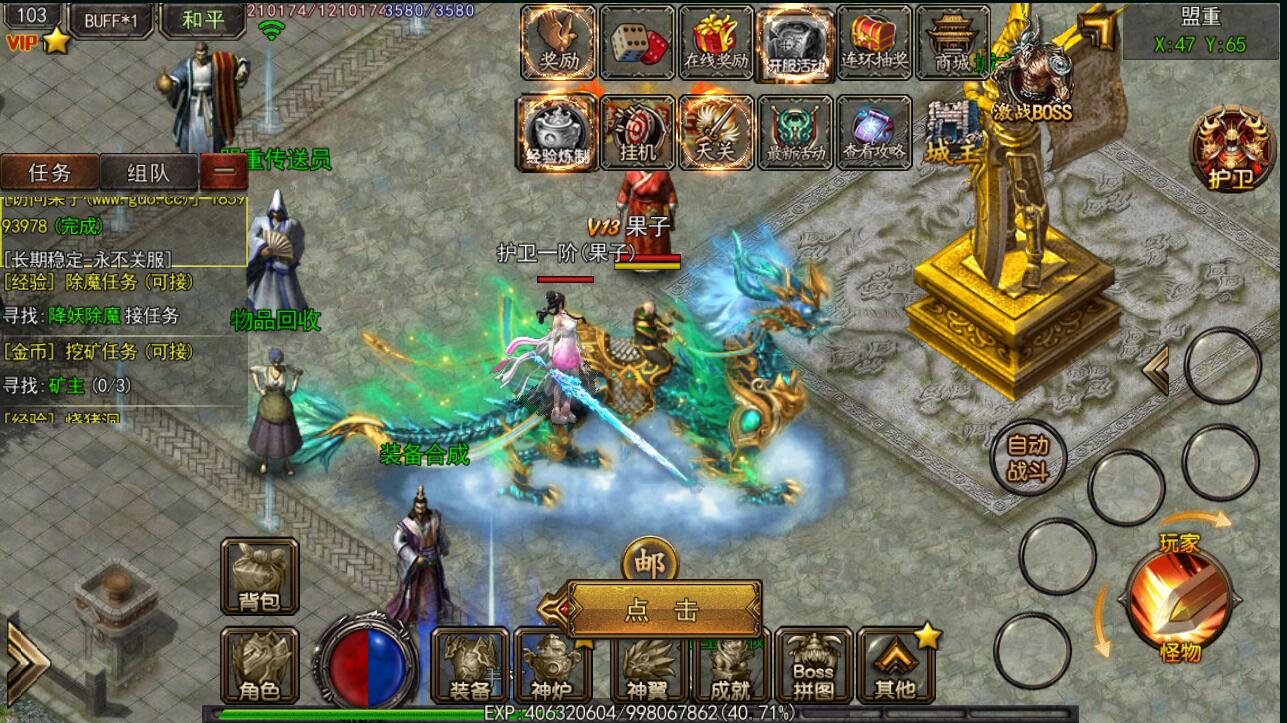Toggle 自动战斗 auto battle
1287x723 pixels.
pyautogui.click(x=1028, y=459)
